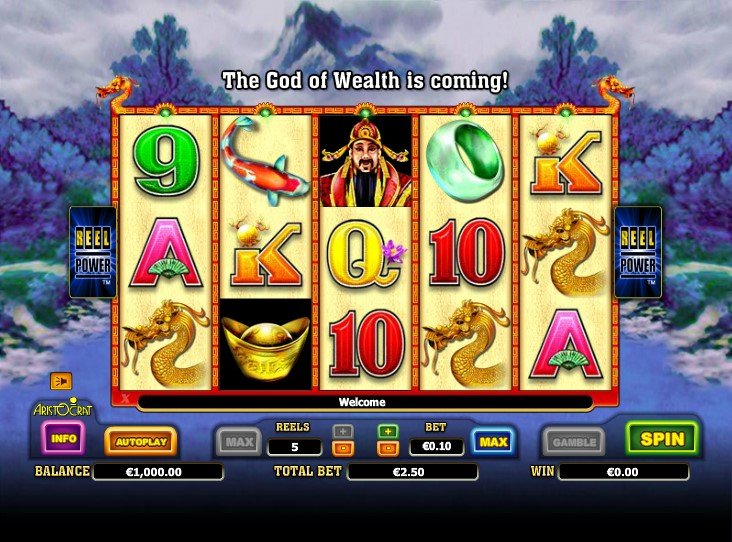This screenshot has height=542, width=732.
Task: Decrease reels with the orange minus button
Action: tap(343, 448)
